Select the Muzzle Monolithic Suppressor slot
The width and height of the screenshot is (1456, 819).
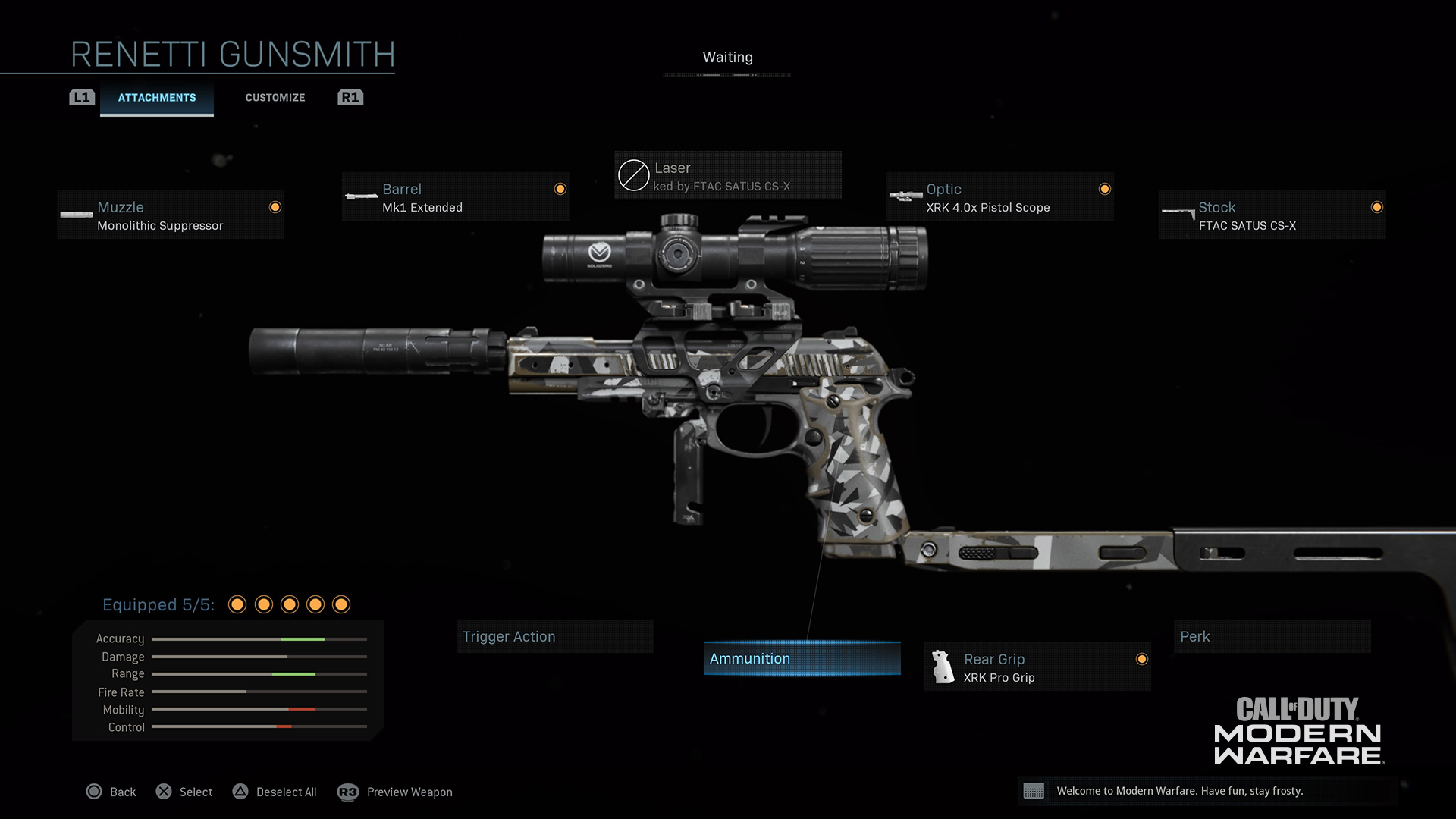tap(171, 215)
